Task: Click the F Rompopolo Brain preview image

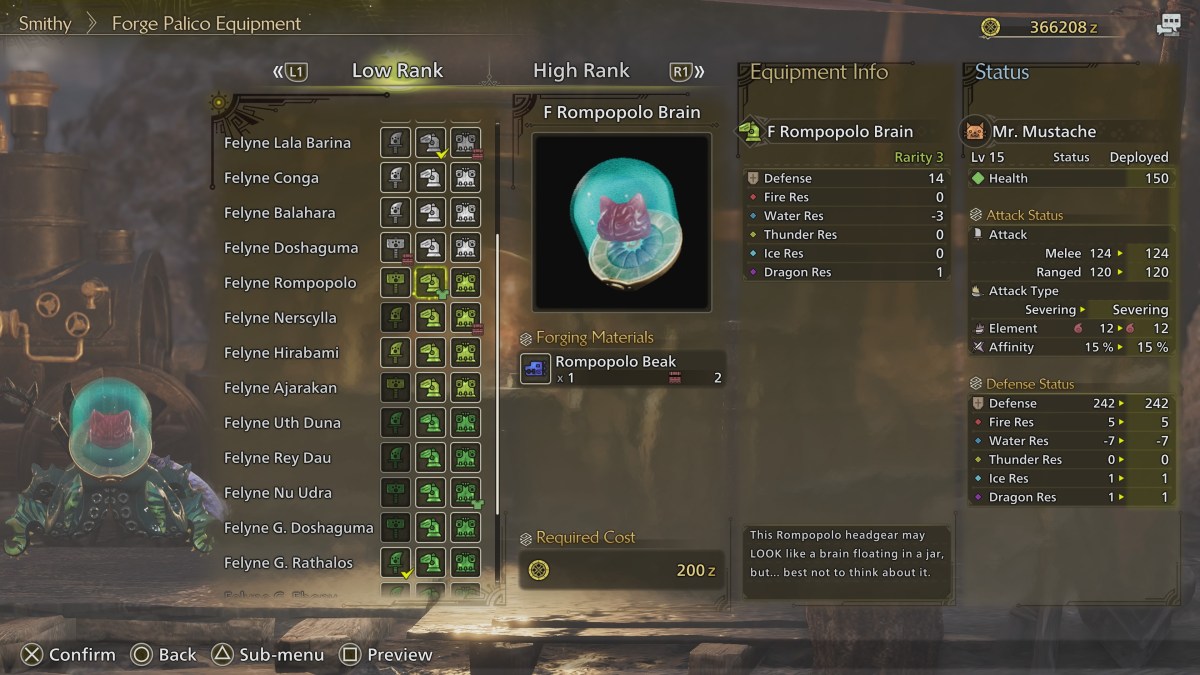Action: point(622,222)
